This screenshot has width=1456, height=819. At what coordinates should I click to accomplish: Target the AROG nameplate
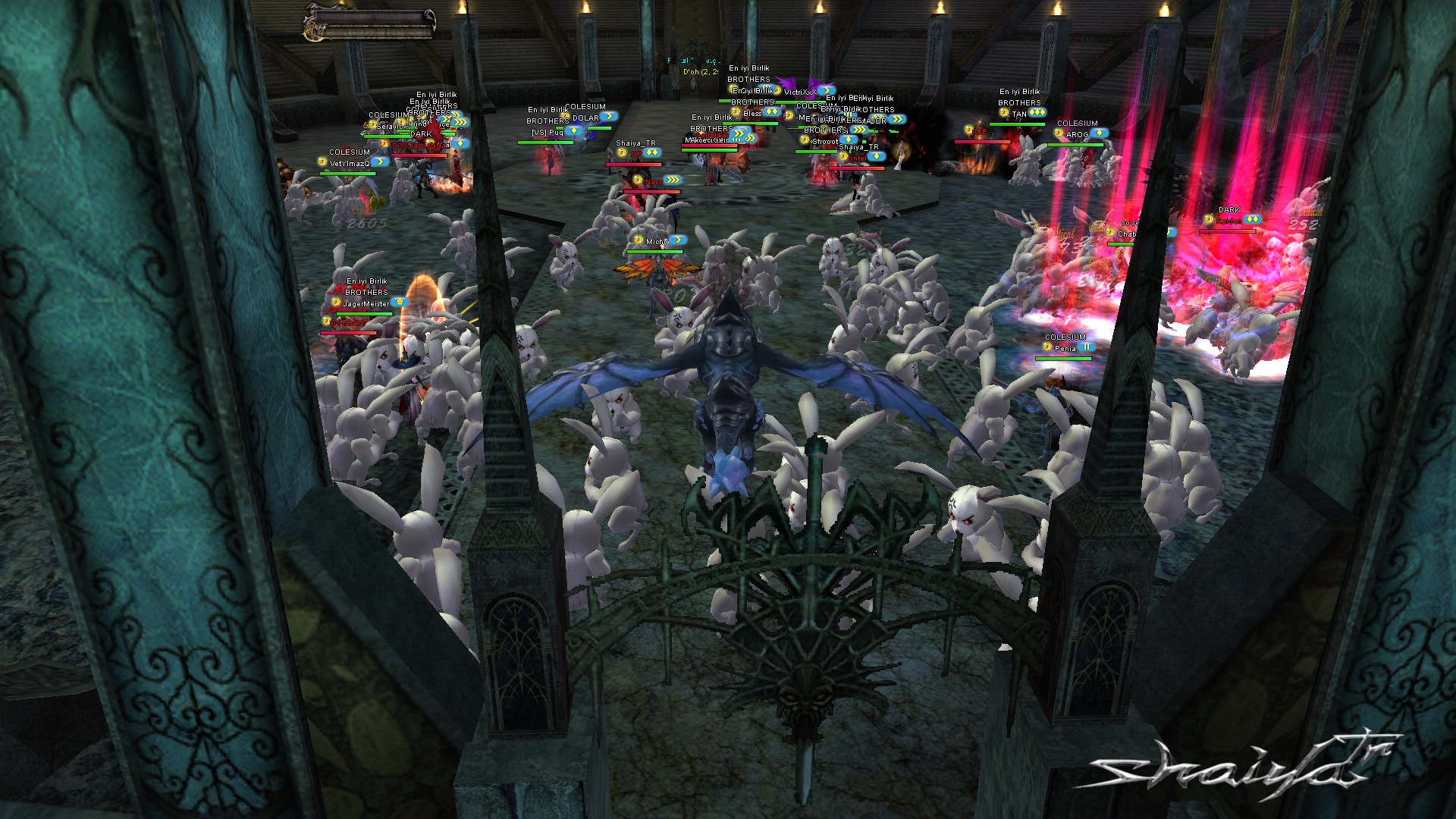pos(1077,134)
